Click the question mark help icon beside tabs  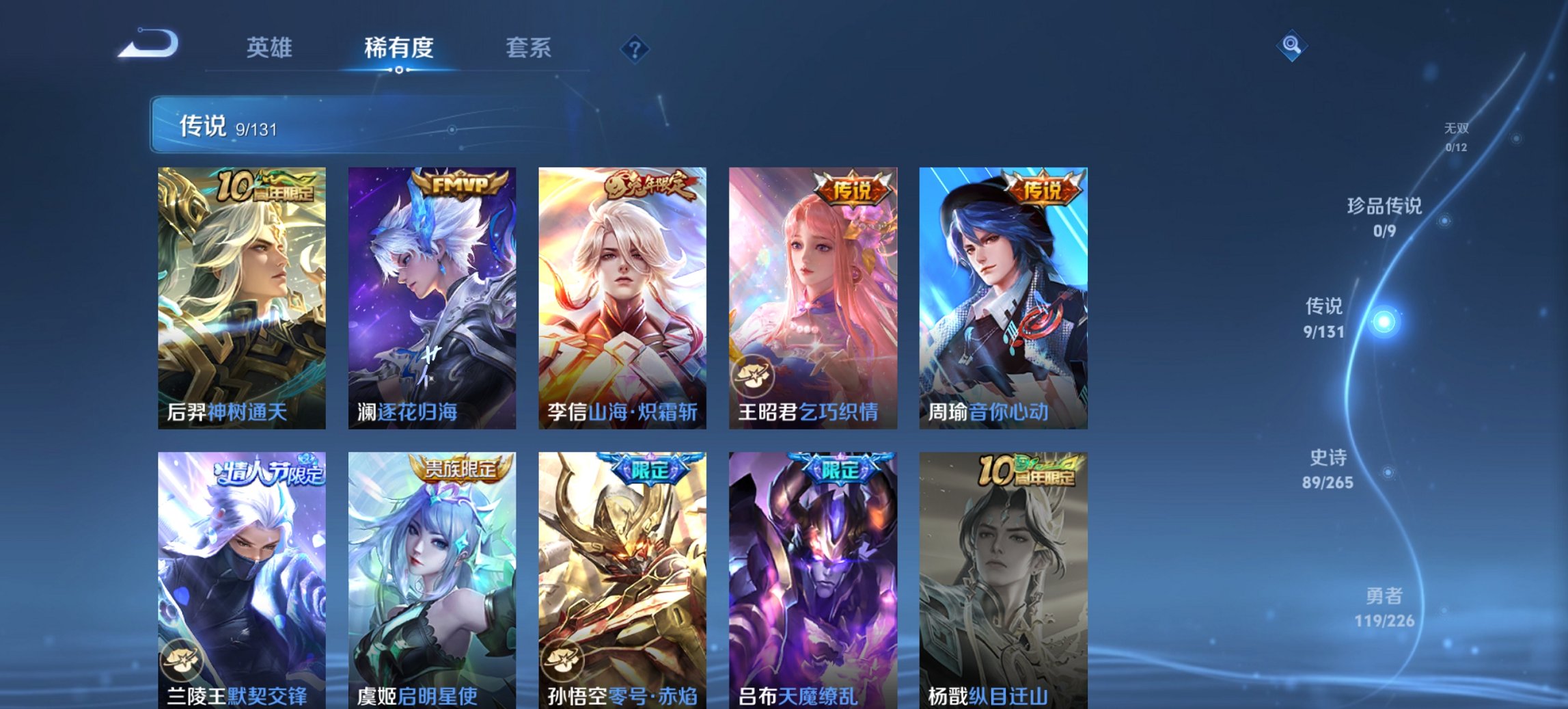pos(635,48)
